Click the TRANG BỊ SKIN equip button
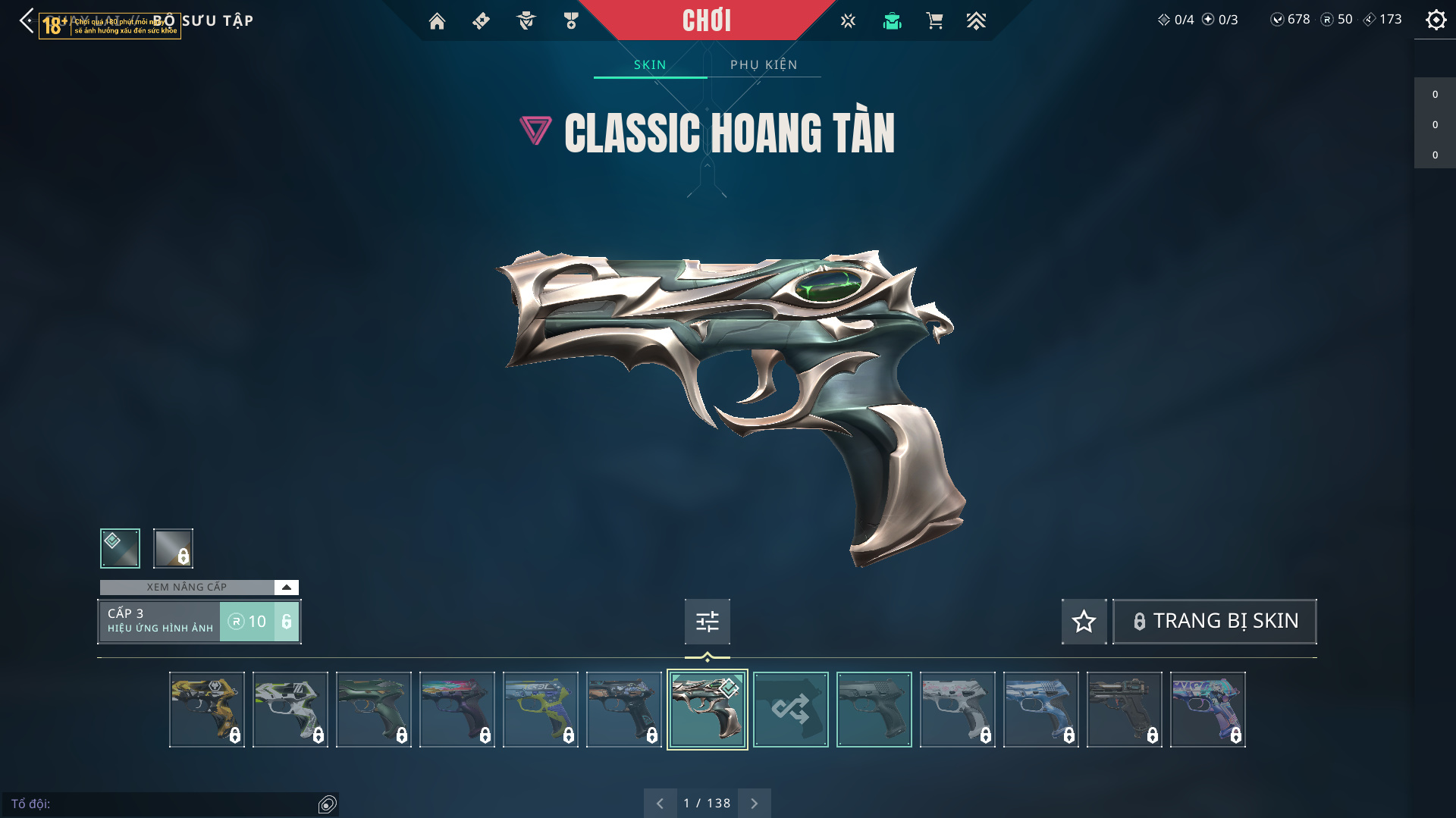Viewport: 1456px width, 818px height. pyautogui.click(x=1214, y=622)
